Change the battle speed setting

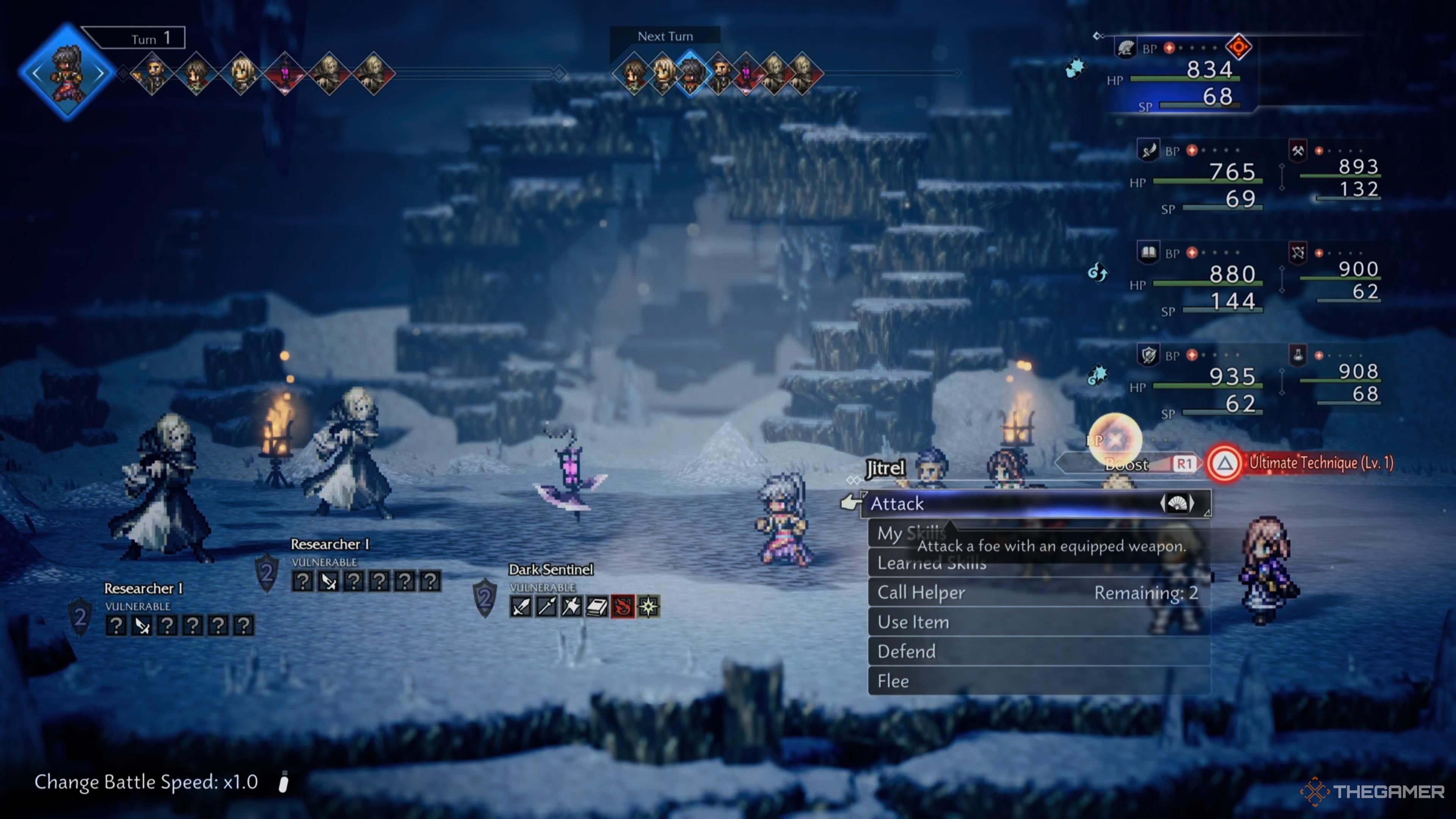pyautogui.click(x=146, y=782)
